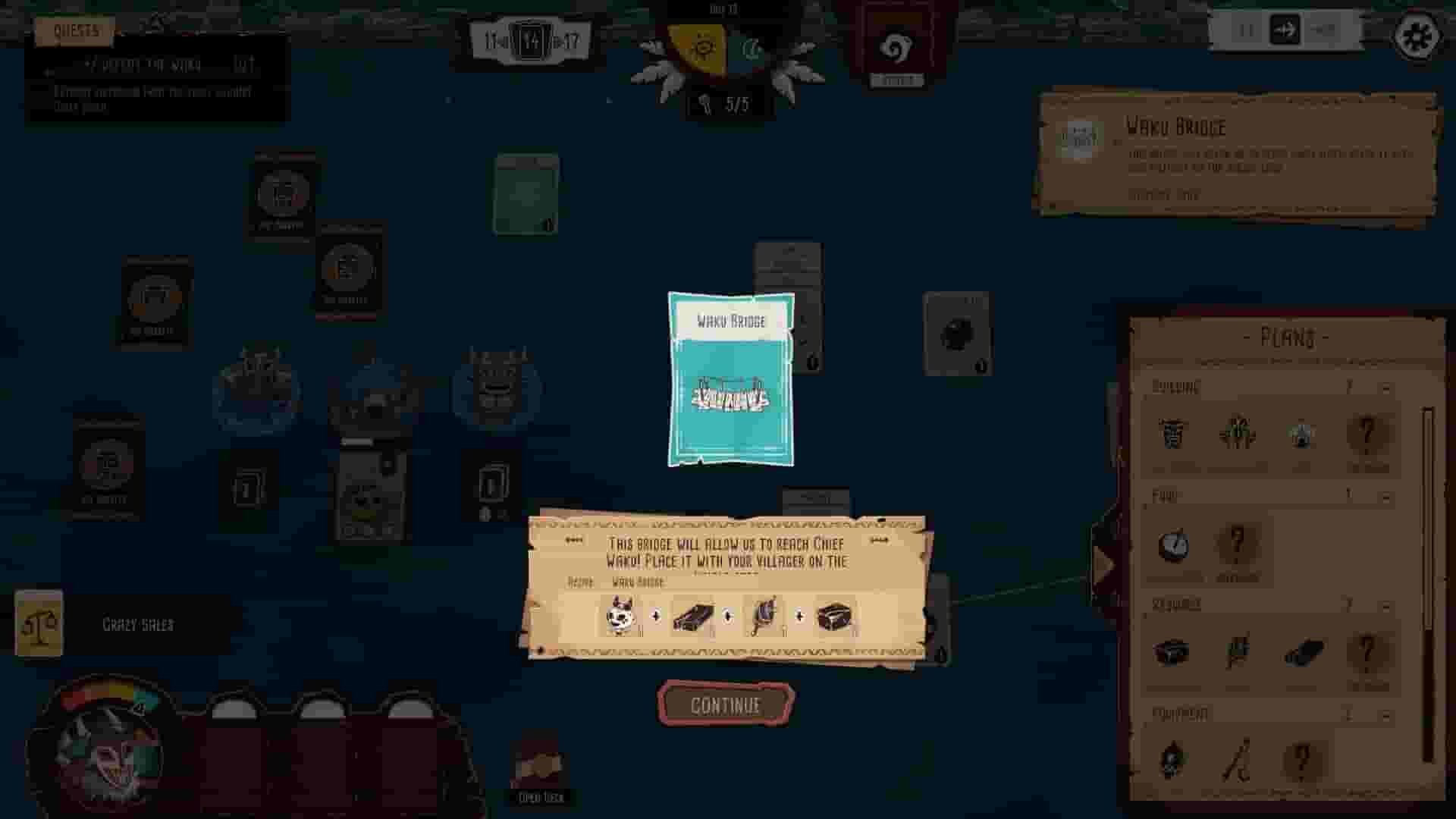Collapse the Building plans section
This screenshot has width=1456, height=819.
point(1385,388)
